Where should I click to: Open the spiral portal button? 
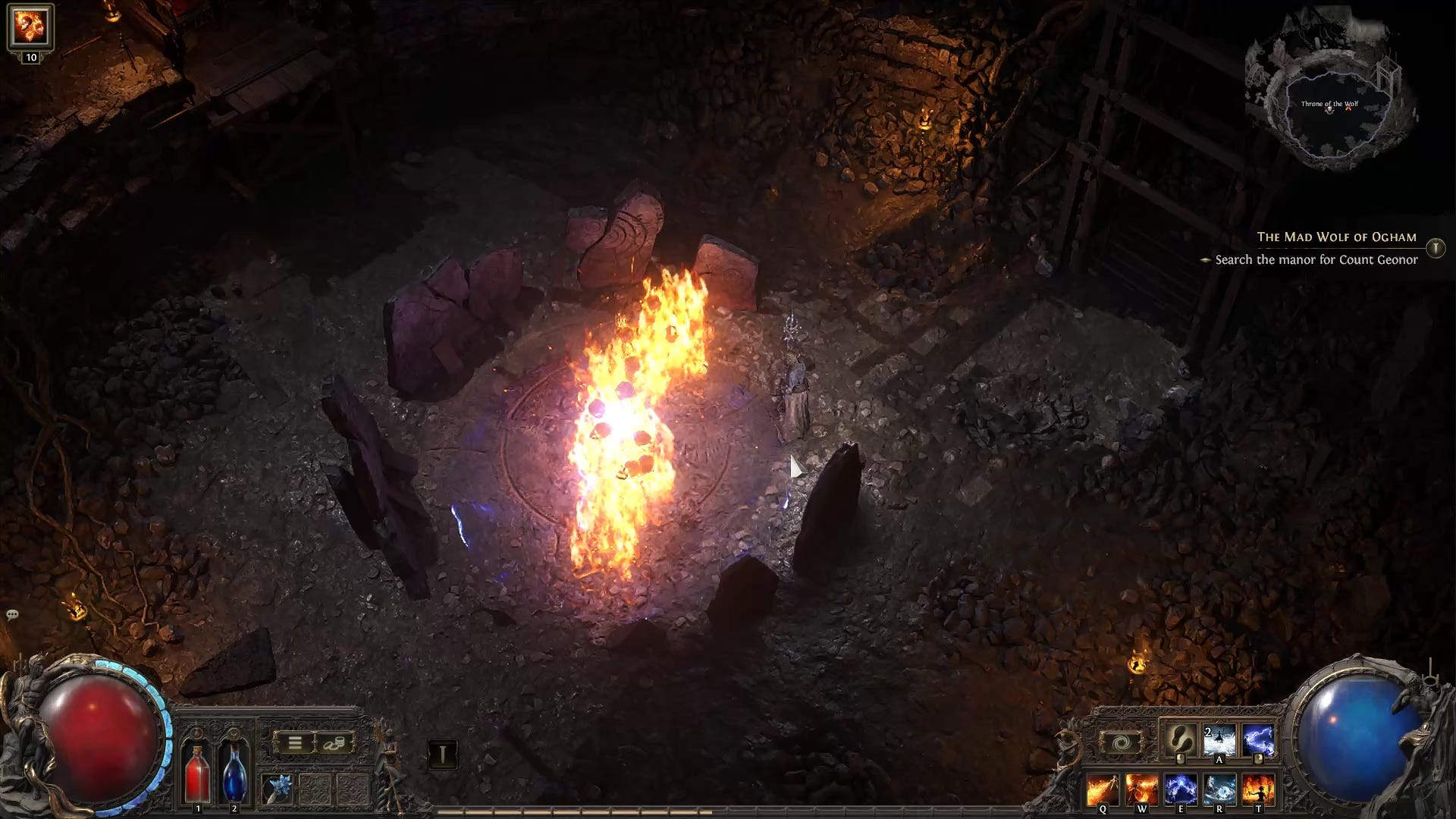point(1120,743)
